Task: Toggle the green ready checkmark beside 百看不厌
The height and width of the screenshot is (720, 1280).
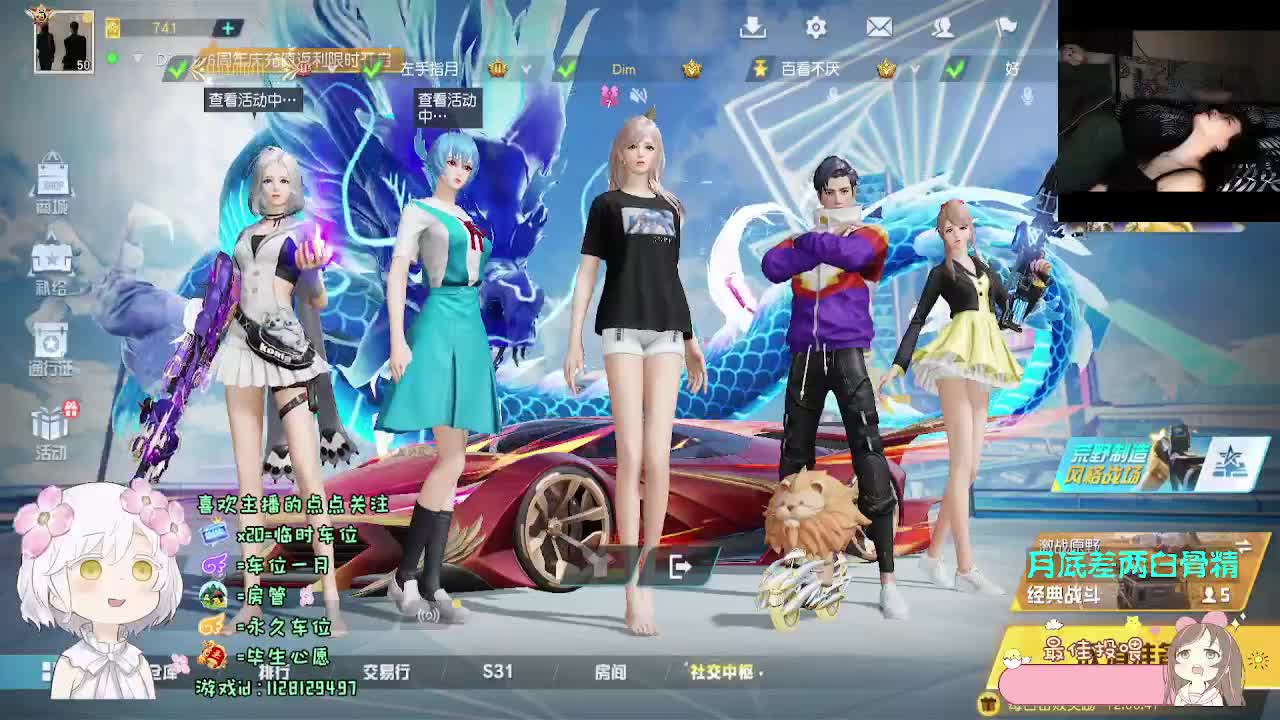Action: click(955, 70)
